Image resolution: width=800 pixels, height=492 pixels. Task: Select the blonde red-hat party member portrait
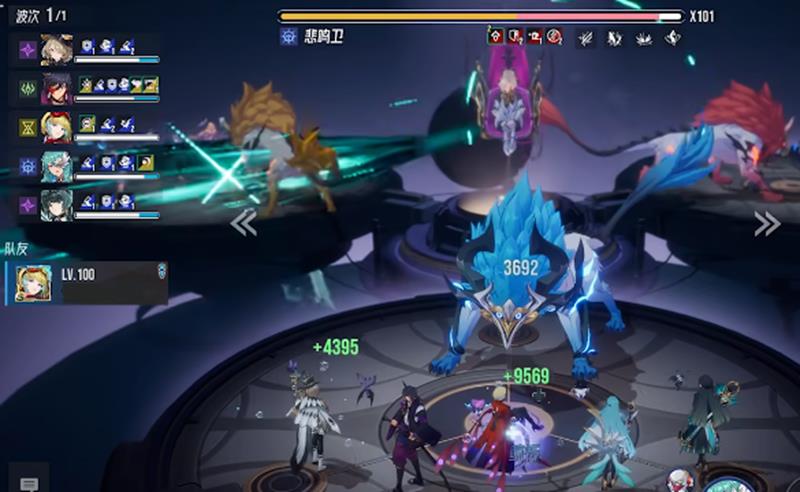coord(56,127)
